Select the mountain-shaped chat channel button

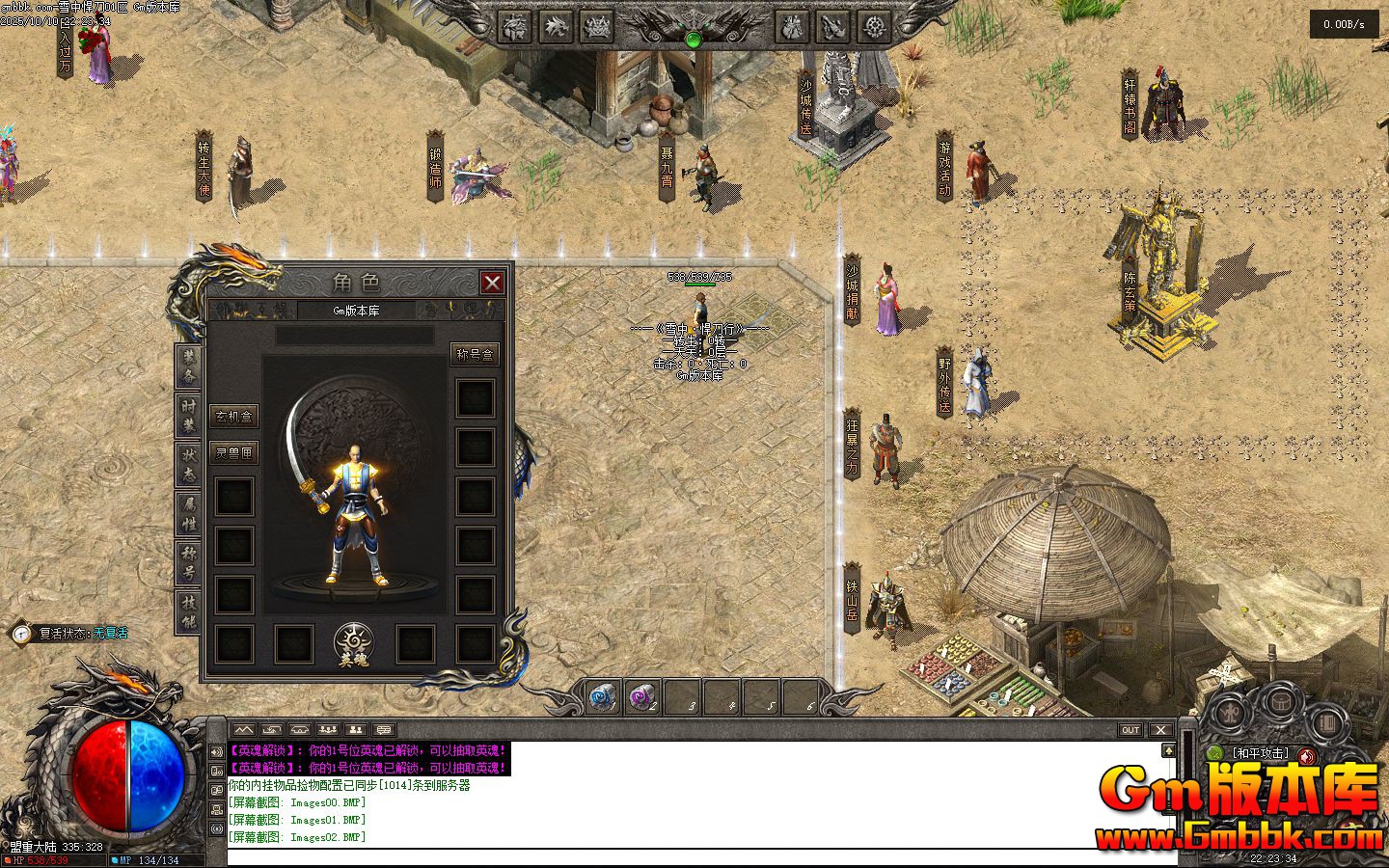[x=242, y=730]
